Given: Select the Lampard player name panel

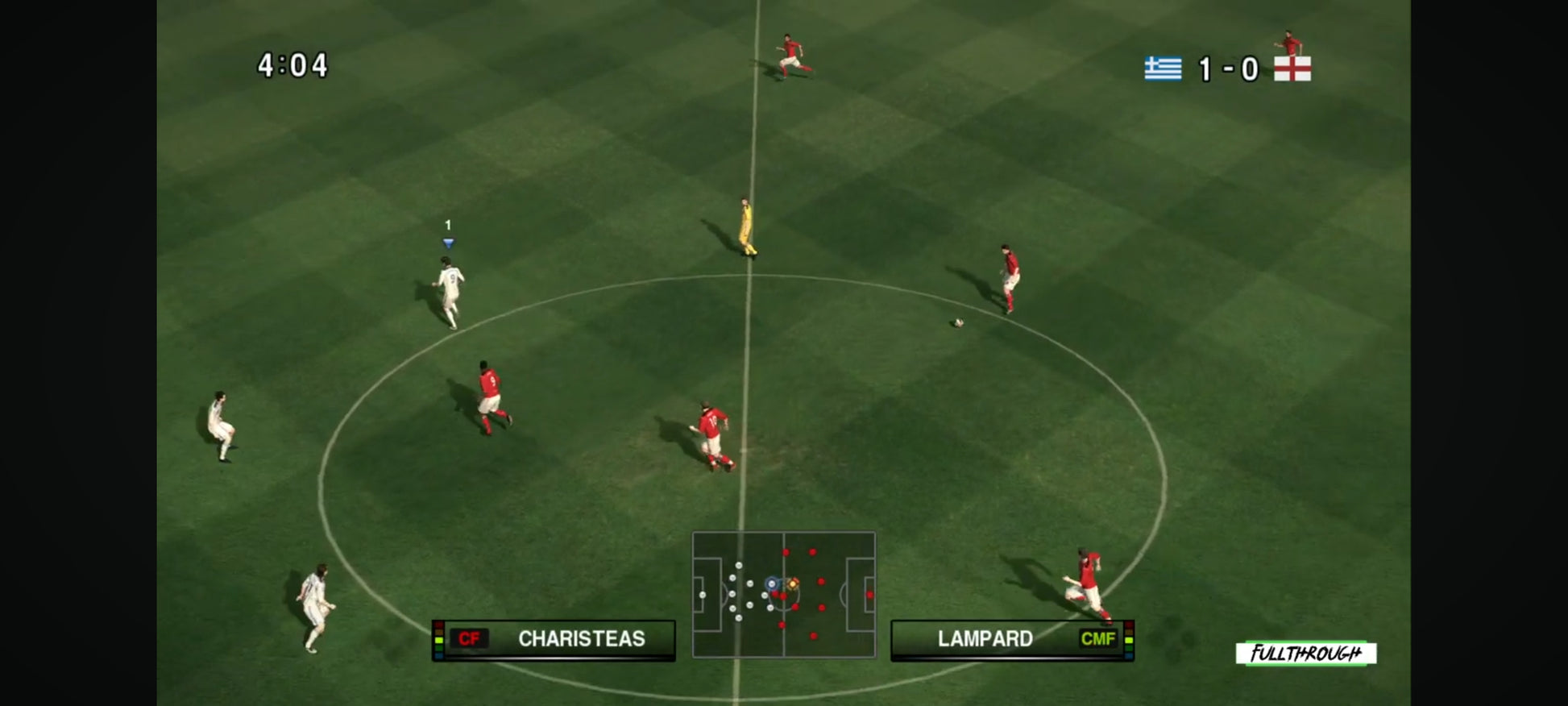Looking at the screenshot, I should click(1012, 639).
